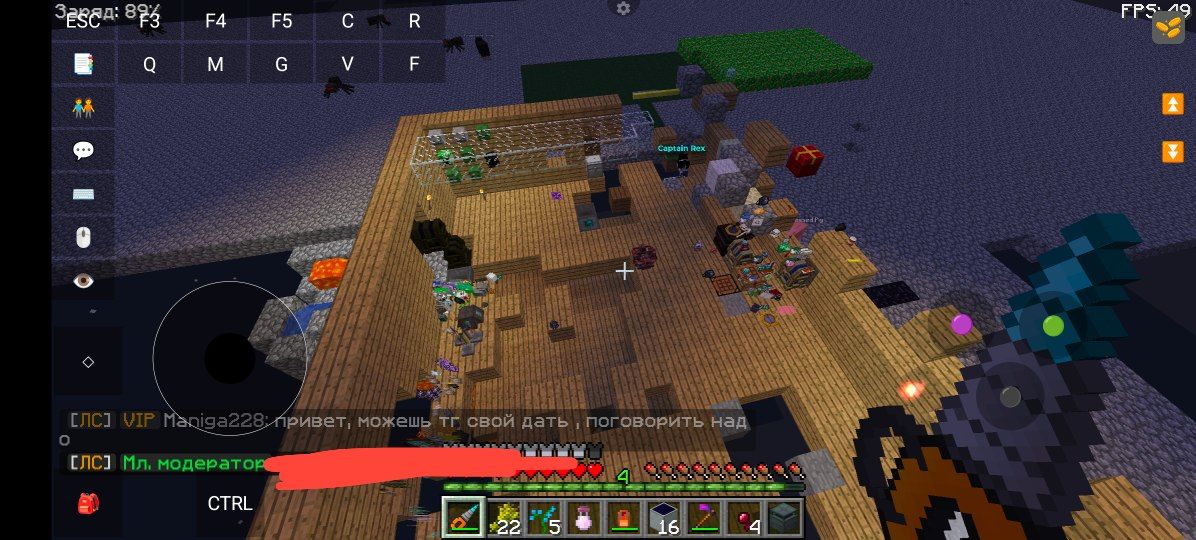
Task: Tap the ESC overlay button
Action: click(83, 20)
